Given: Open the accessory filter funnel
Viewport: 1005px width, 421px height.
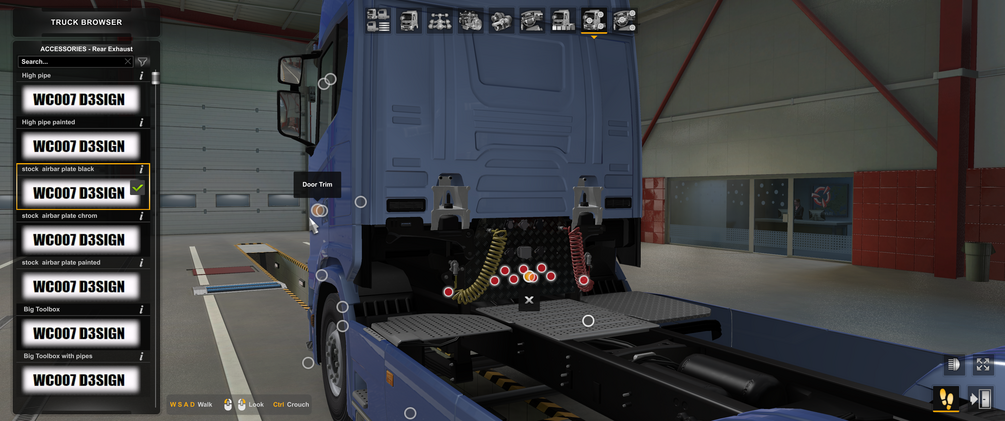Looking at the screenshot, I should tap(143, 62).
